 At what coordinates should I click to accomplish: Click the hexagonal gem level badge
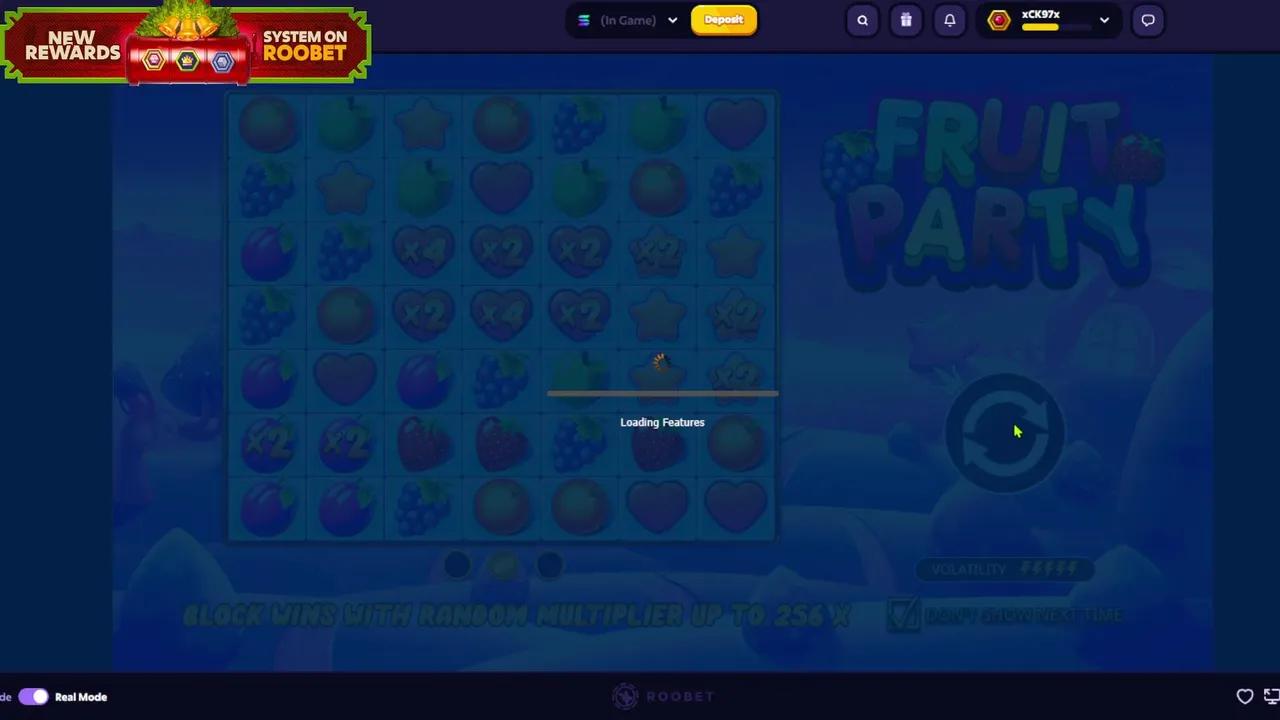tap(998, 20)
